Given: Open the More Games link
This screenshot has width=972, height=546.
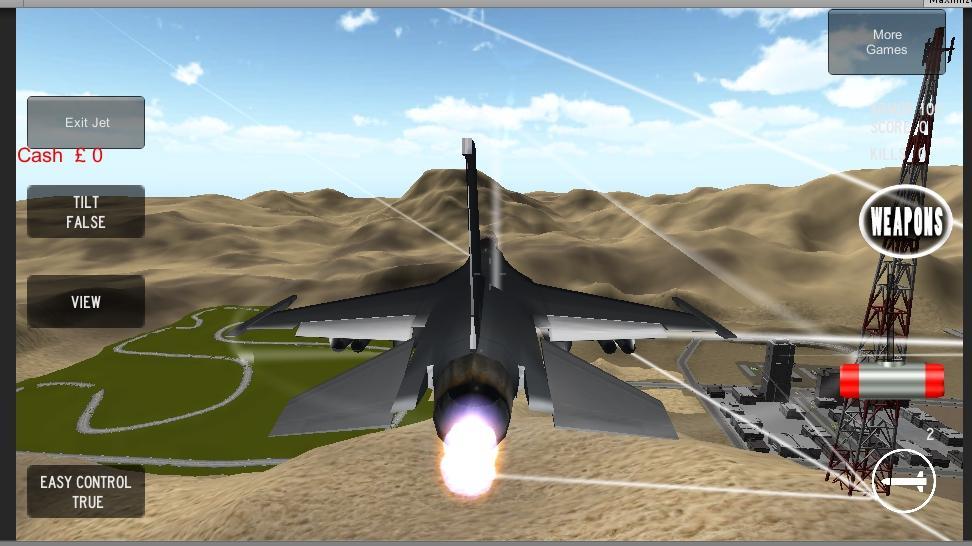Looking at the screenshot, I should (x=886, y=42).
